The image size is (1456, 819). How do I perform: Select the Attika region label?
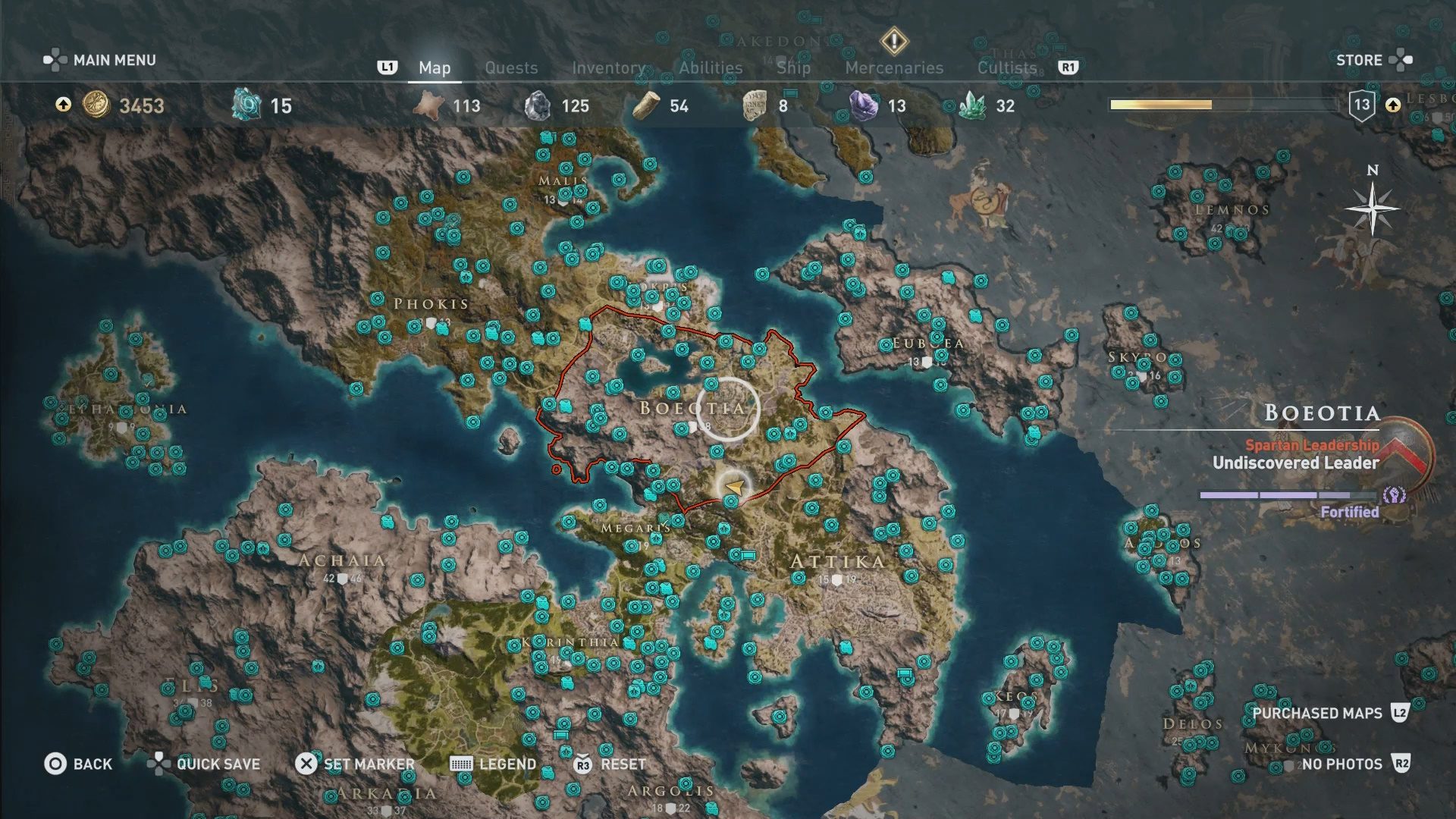click(837, 561)
